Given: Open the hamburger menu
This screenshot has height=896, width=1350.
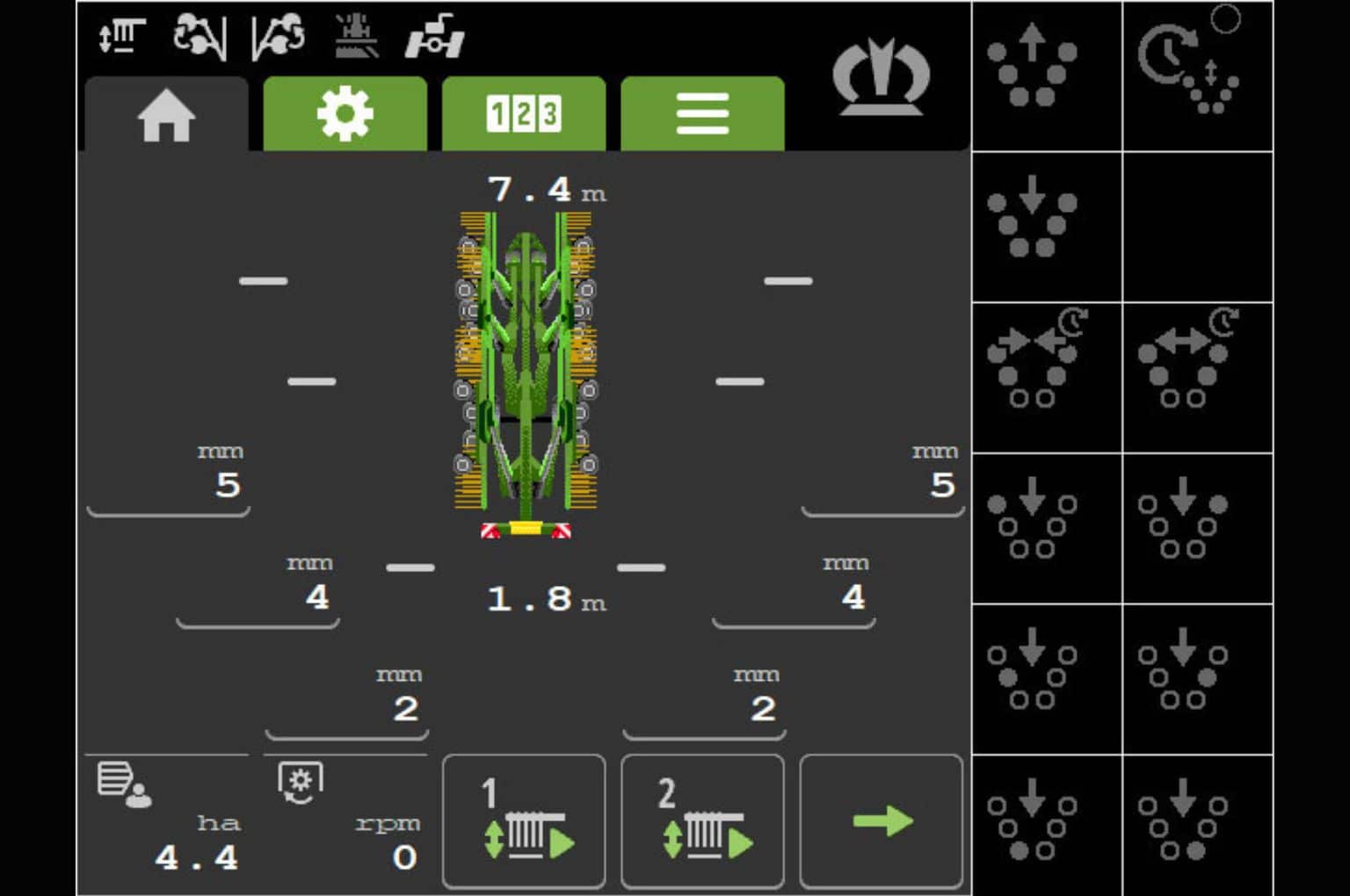Looking at the screenshot, I should [x=702, y=112].
